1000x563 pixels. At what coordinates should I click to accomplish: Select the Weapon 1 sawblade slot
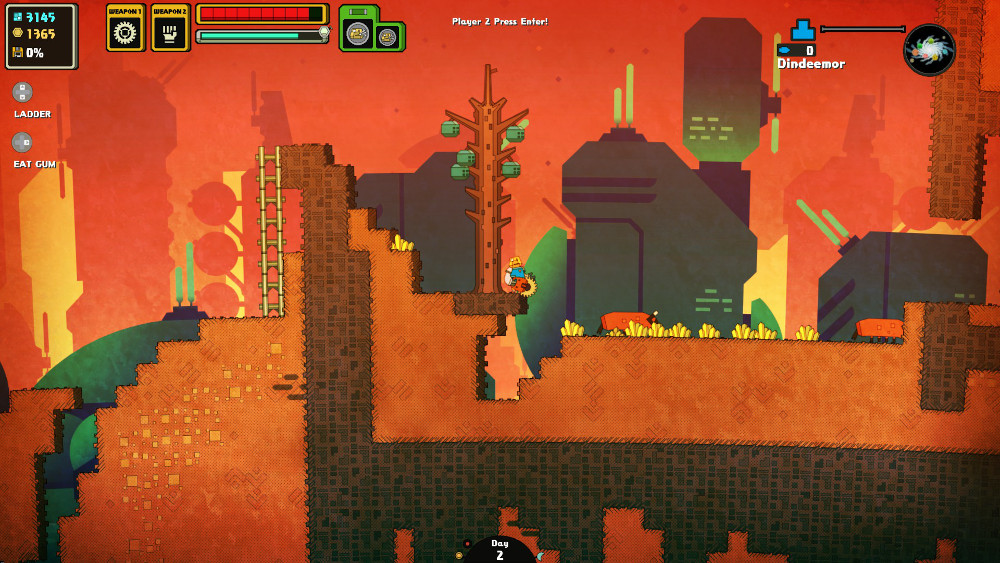click(126, 31)
